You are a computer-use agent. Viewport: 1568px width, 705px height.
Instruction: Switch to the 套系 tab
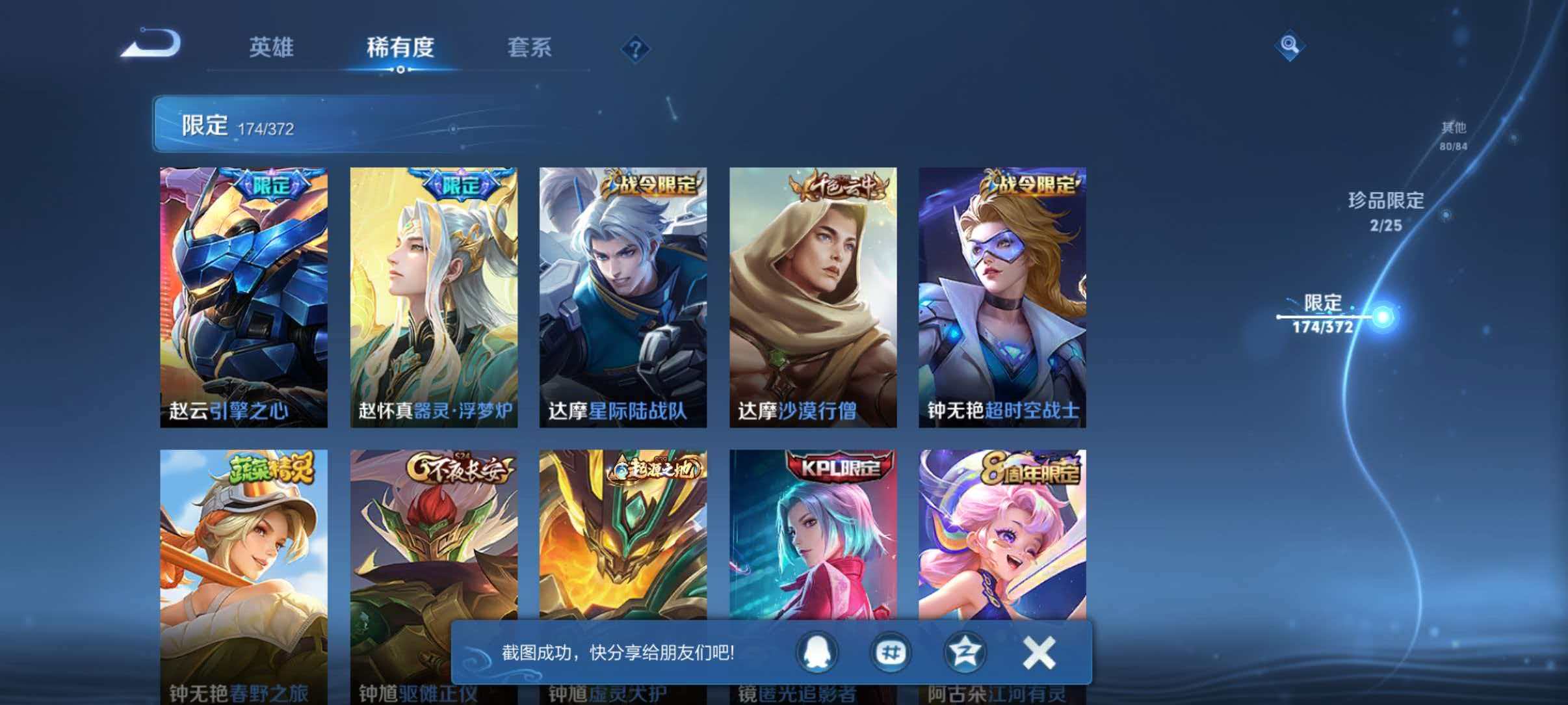pos(529,47)
